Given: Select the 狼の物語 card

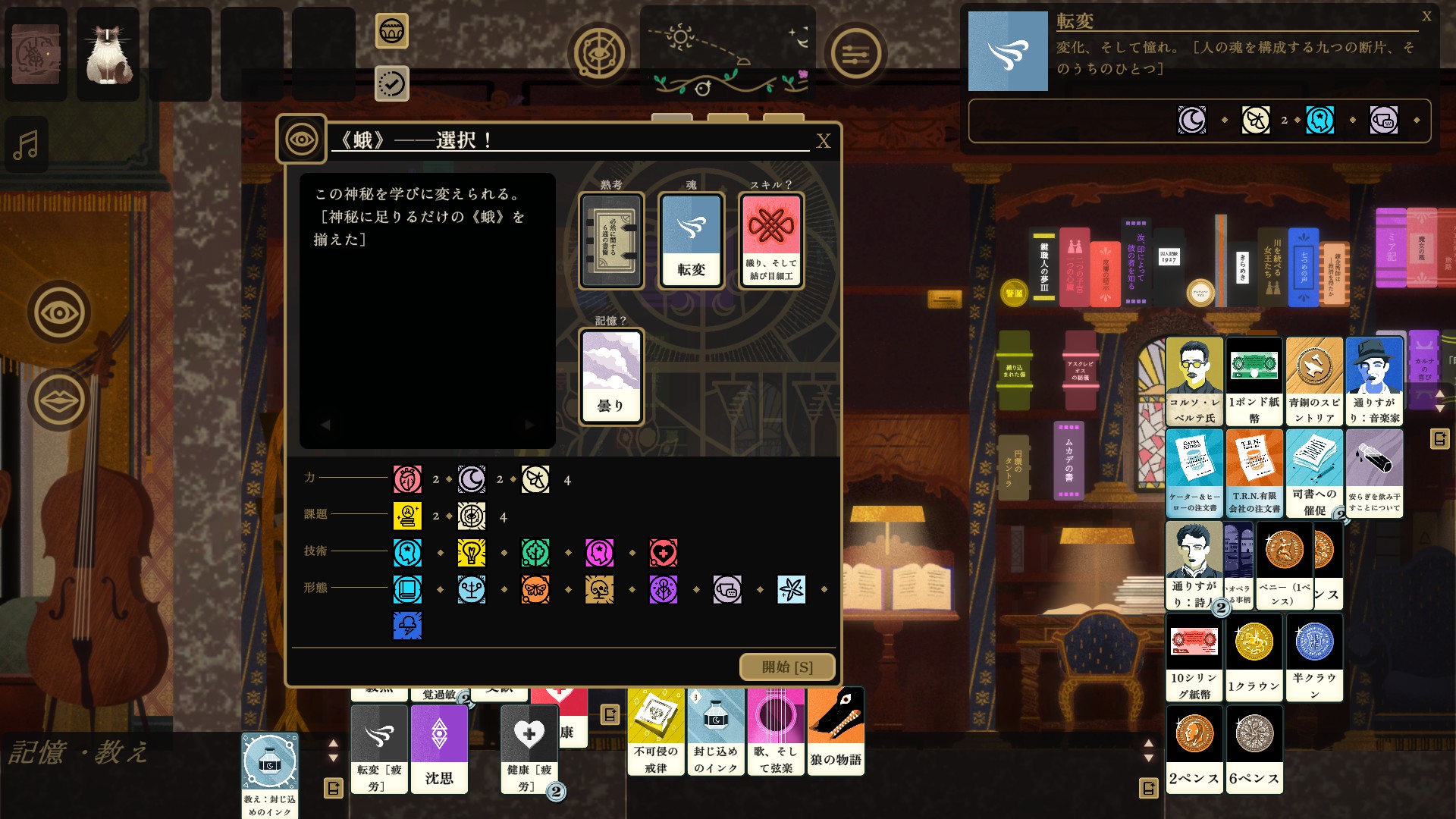Looking at the screenshot, I should (x=836, y=731).
